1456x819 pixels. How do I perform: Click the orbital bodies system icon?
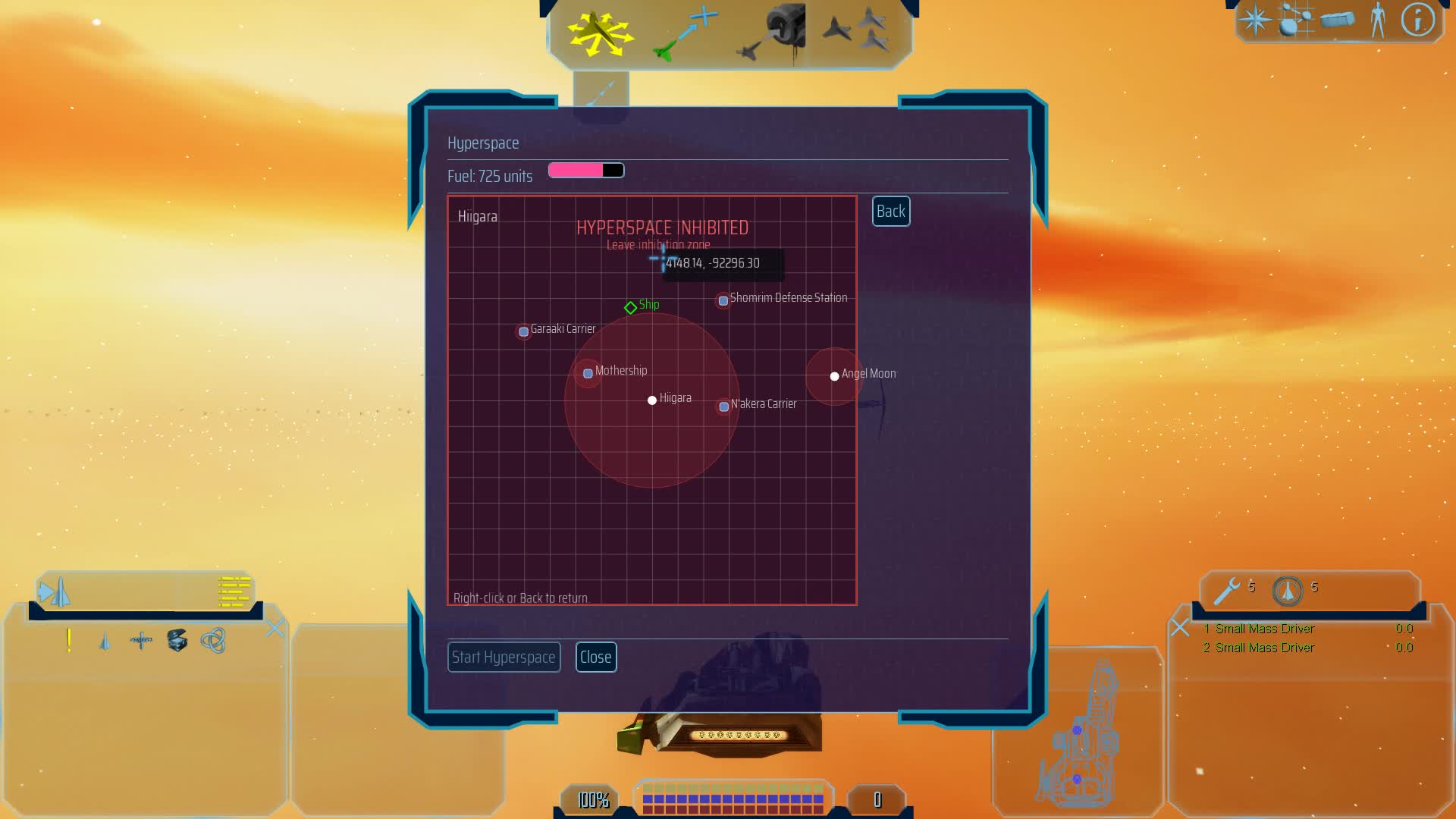pyautogui.click(x=1297, y=20)
